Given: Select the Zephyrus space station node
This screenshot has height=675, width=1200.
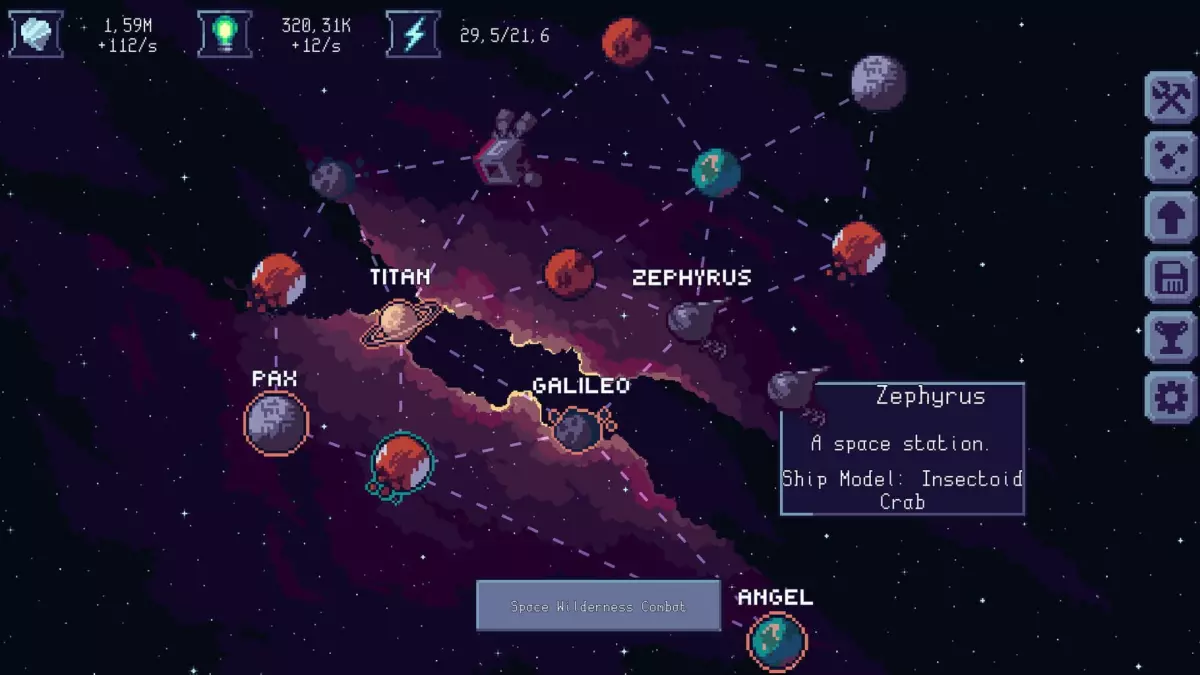Looking at the screenshot, I should click(x=692, y=322).
